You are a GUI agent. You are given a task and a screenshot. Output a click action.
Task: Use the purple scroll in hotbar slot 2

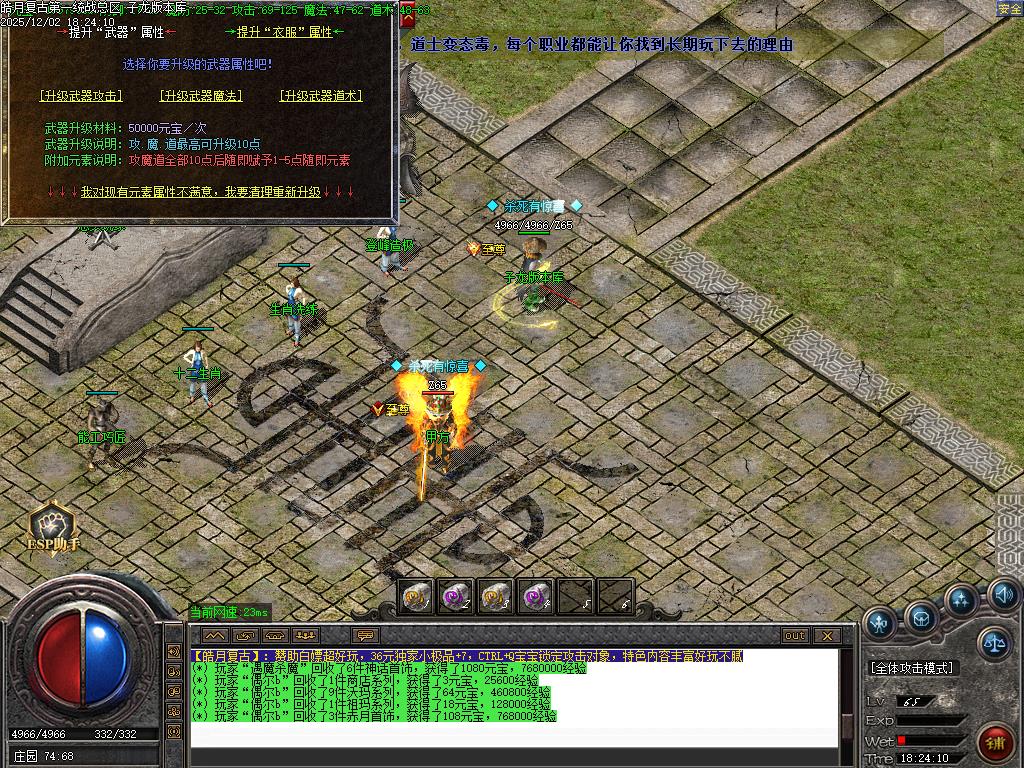click(x=456, y=597)
